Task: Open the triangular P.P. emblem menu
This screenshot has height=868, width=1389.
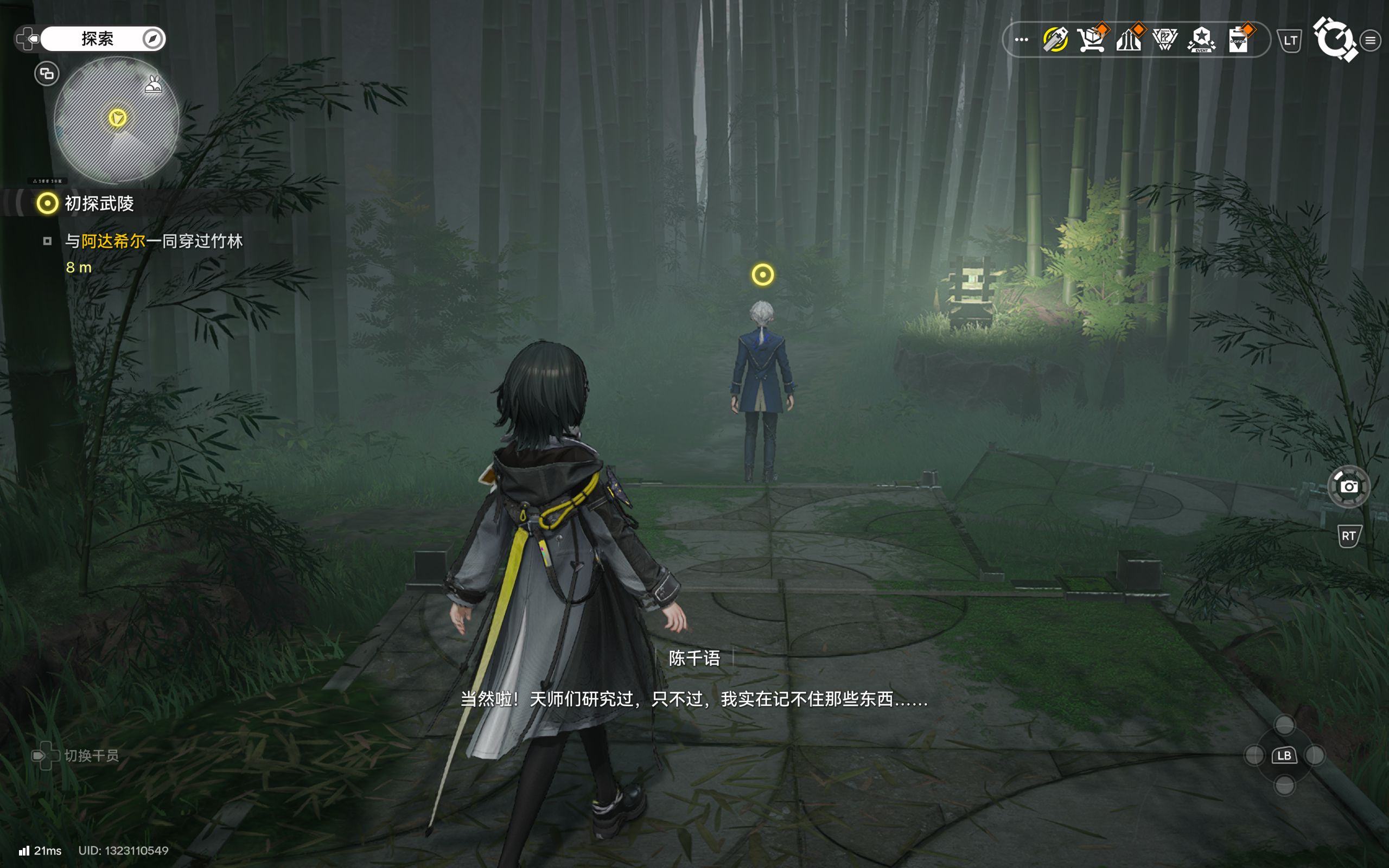Action: pos(1164,40)
